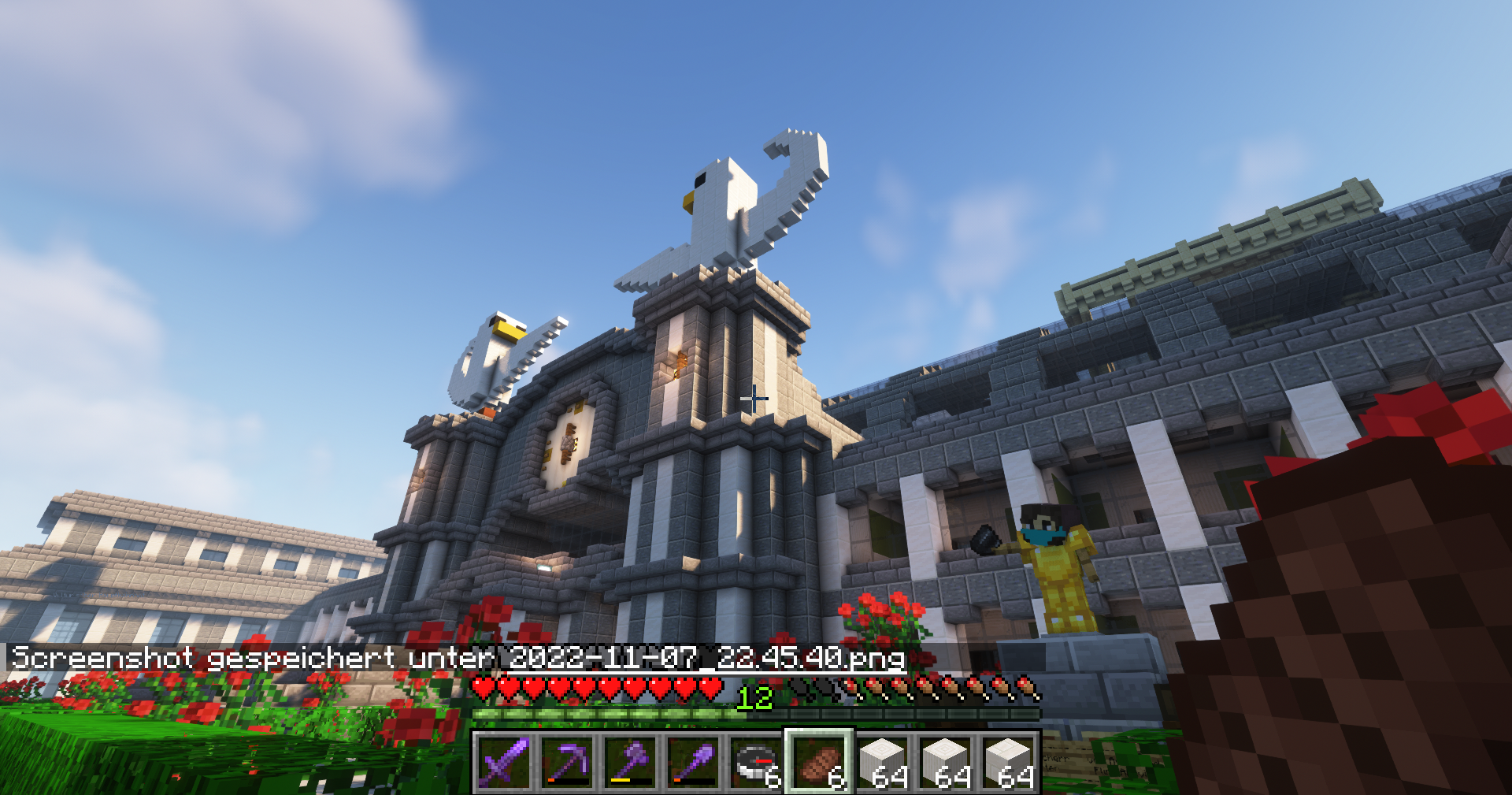Pick the quartz bricks stack slot

coord(882,762)
